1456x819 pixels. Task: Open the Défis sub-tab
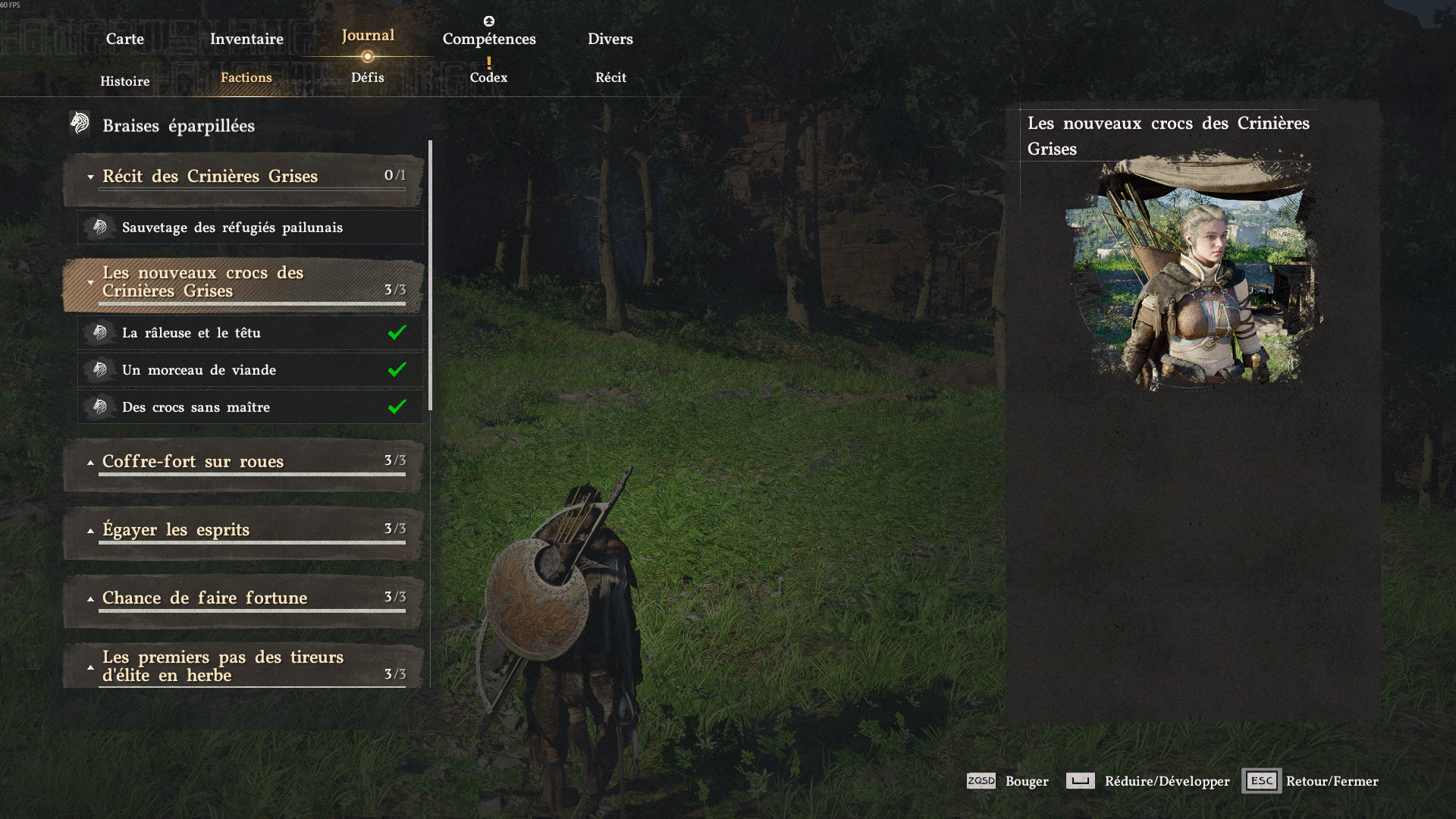pos(368,77)
